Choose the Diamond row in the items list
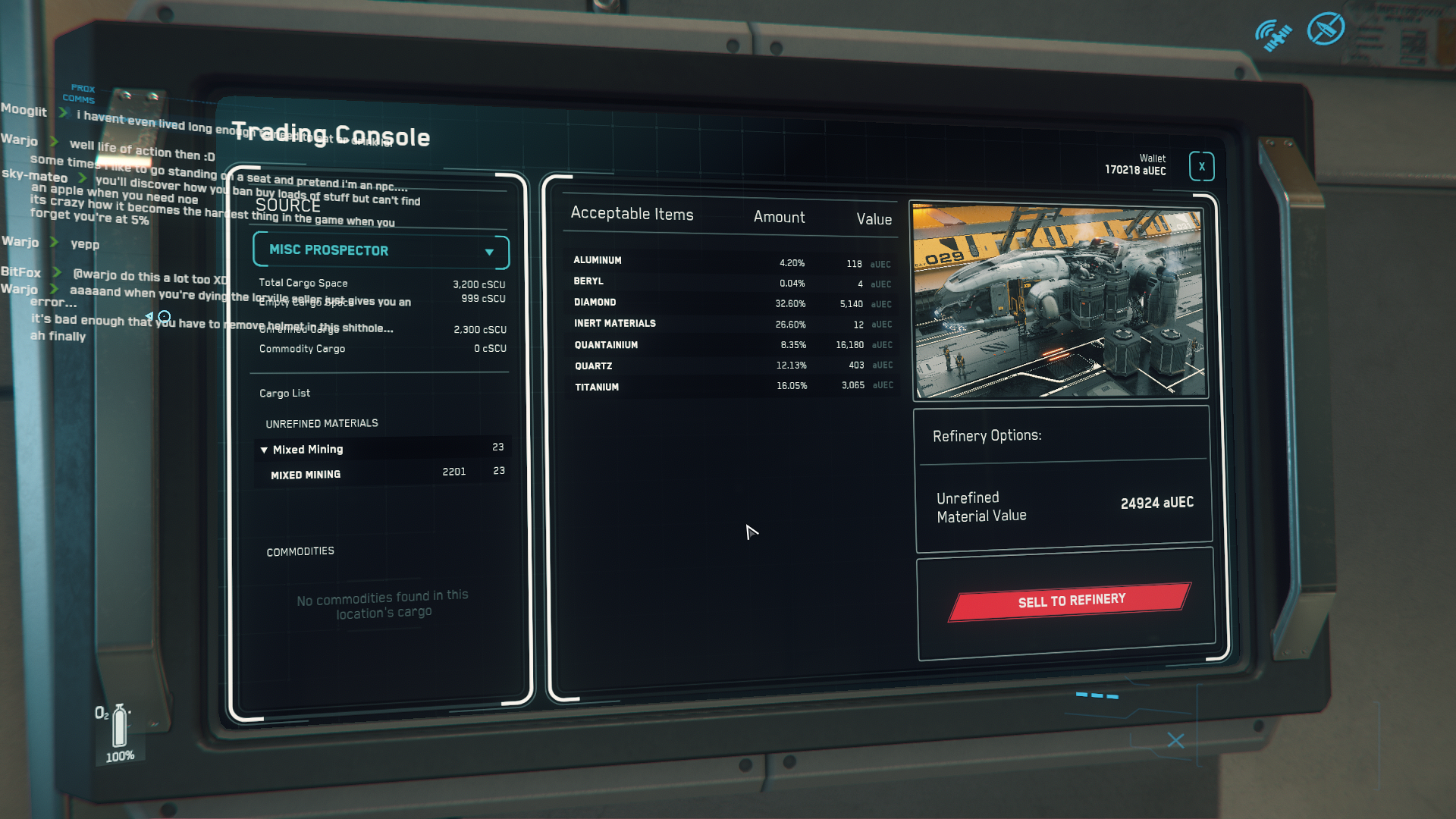 (x=732, y=303)
